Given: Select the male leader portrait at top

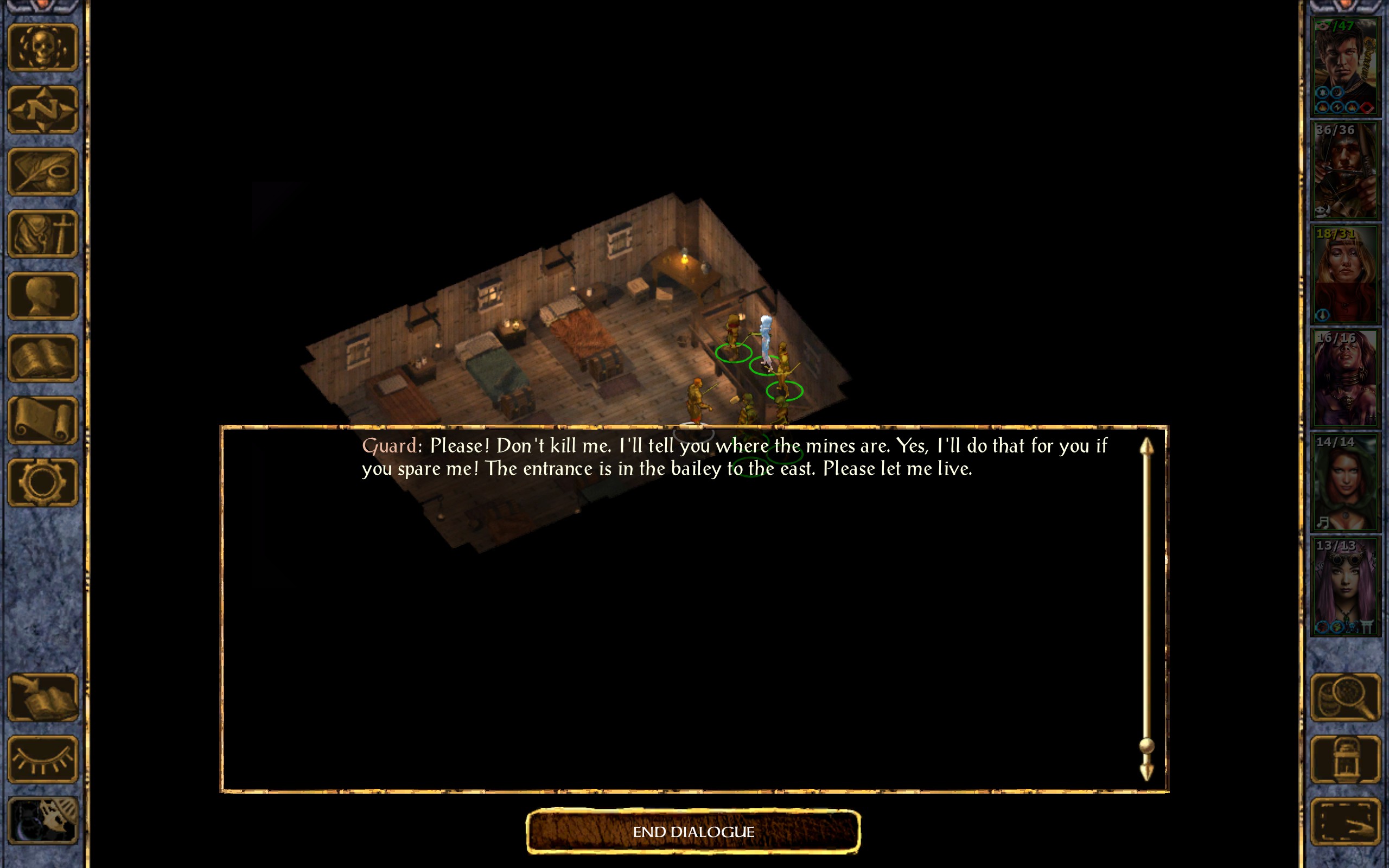Looking at the screenshot, I should [1345, 66].
